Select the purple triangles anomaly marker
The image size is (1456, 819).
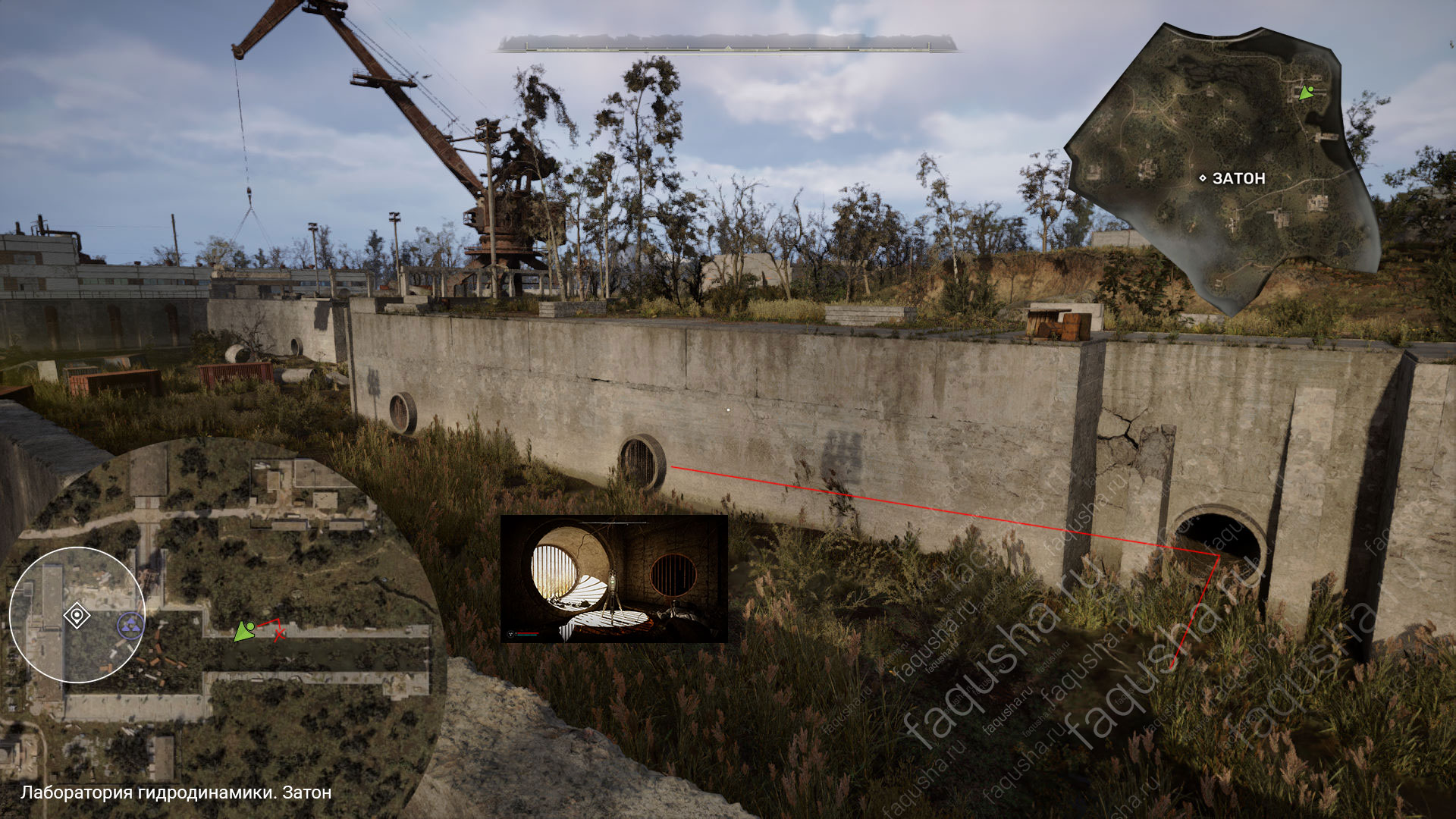pyautogui.click(x=131, y=626)
